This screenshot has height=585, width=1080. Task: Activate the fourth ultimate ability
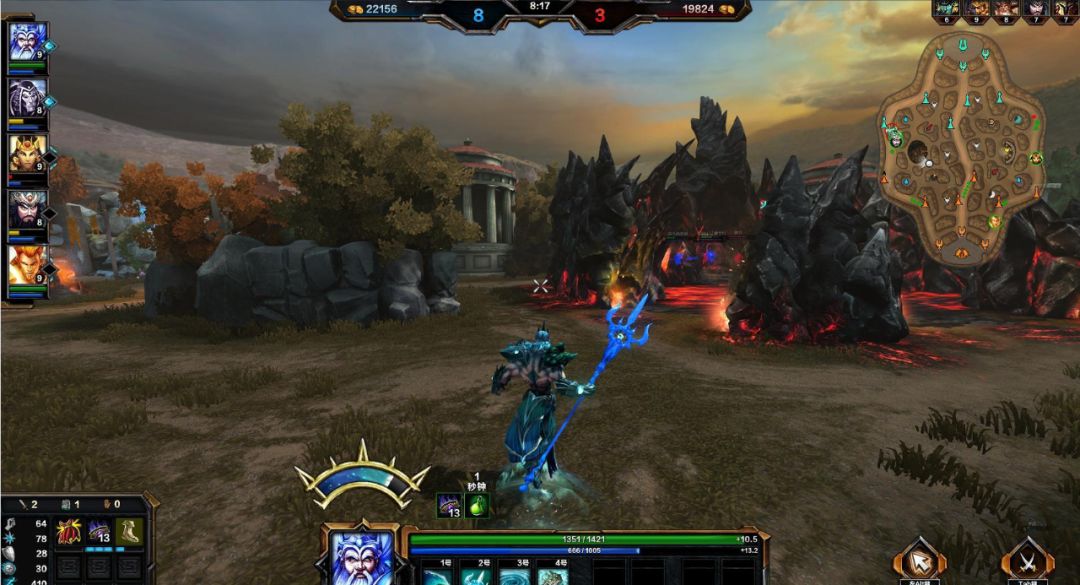pos(553,577)
